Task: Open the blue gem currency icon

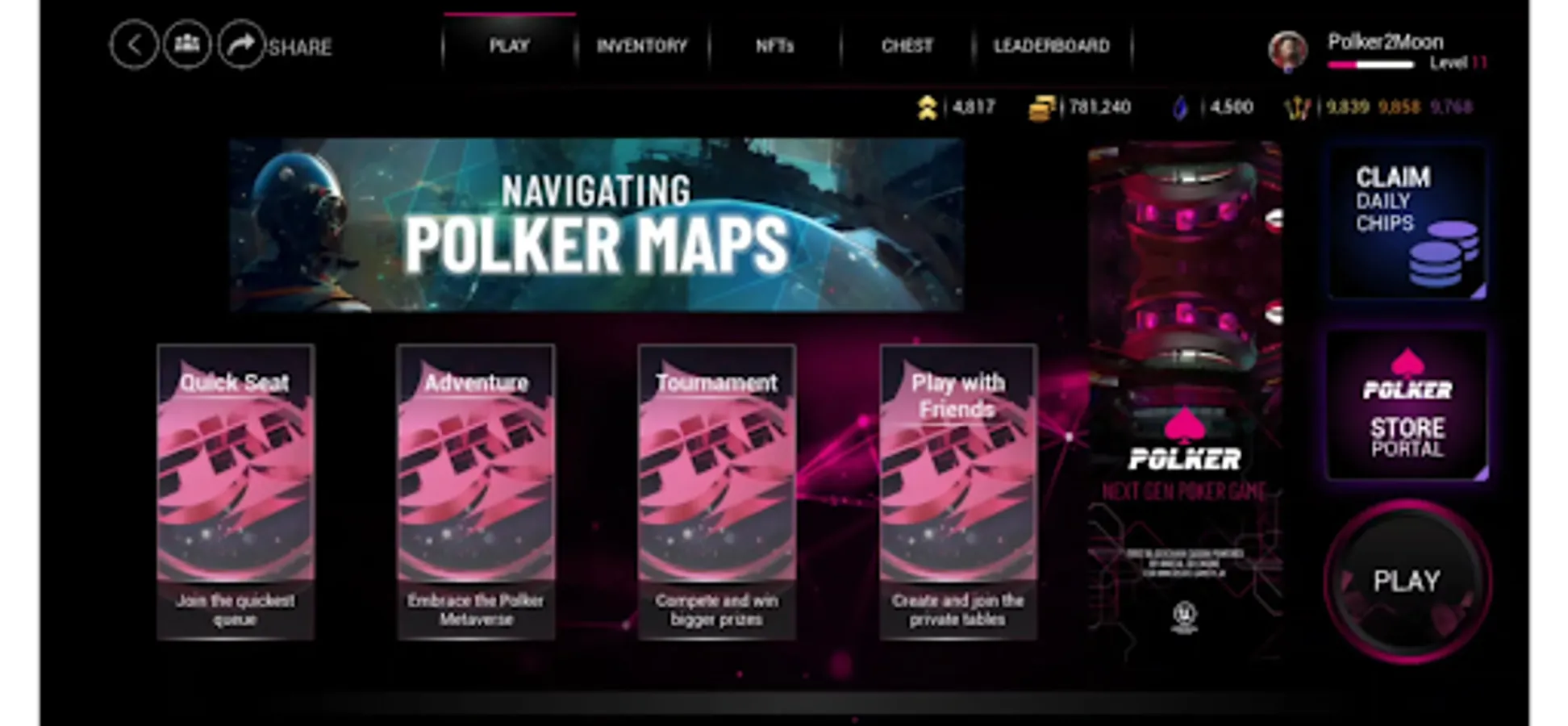Action: (1179, 106)
